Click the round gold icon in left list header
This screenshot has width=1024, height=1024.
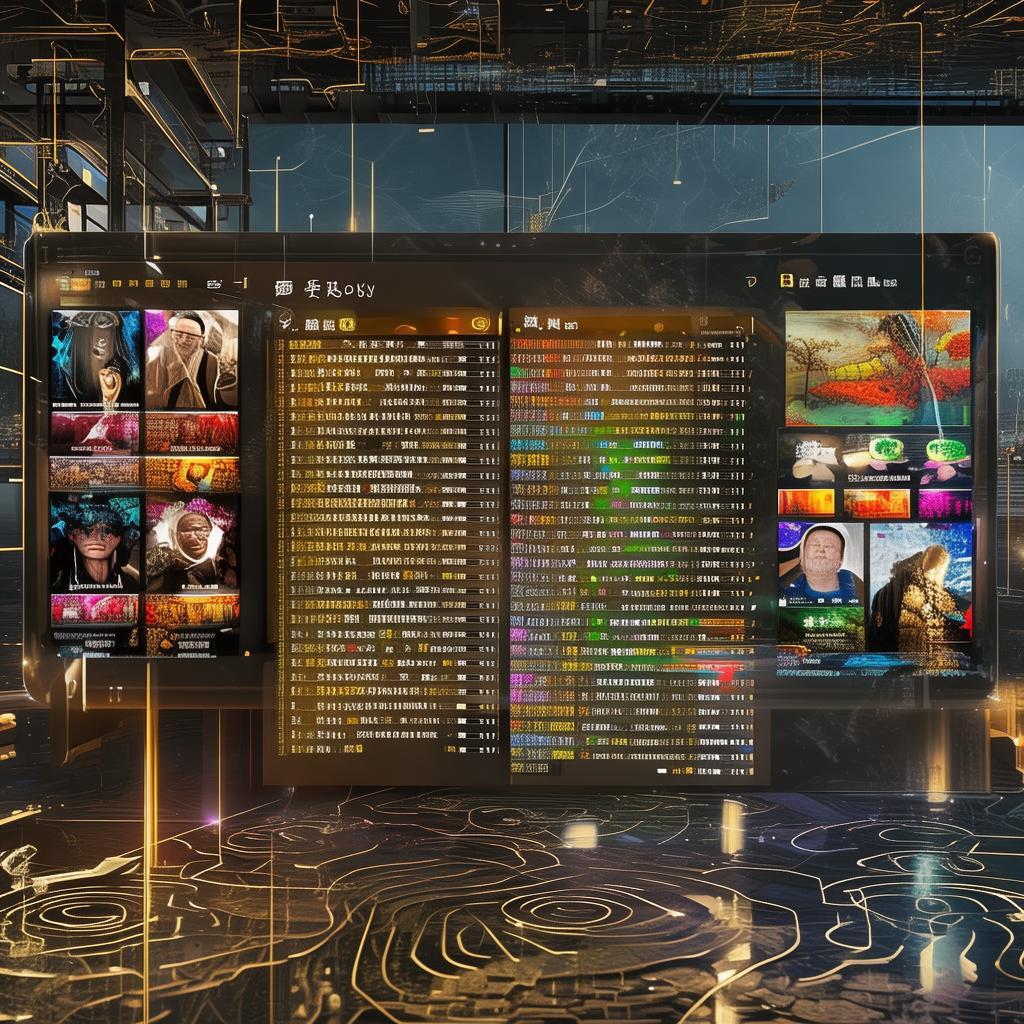click(480, 323)
